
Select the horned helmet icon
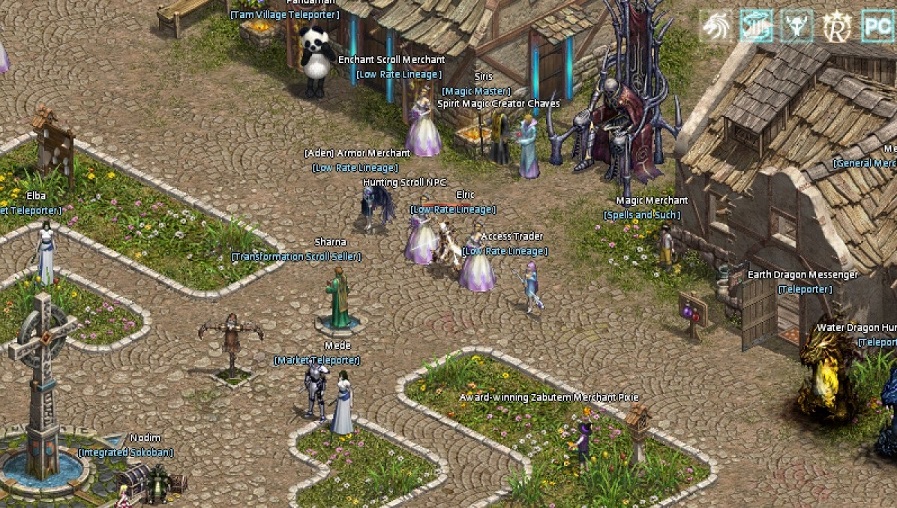[797, 24]
